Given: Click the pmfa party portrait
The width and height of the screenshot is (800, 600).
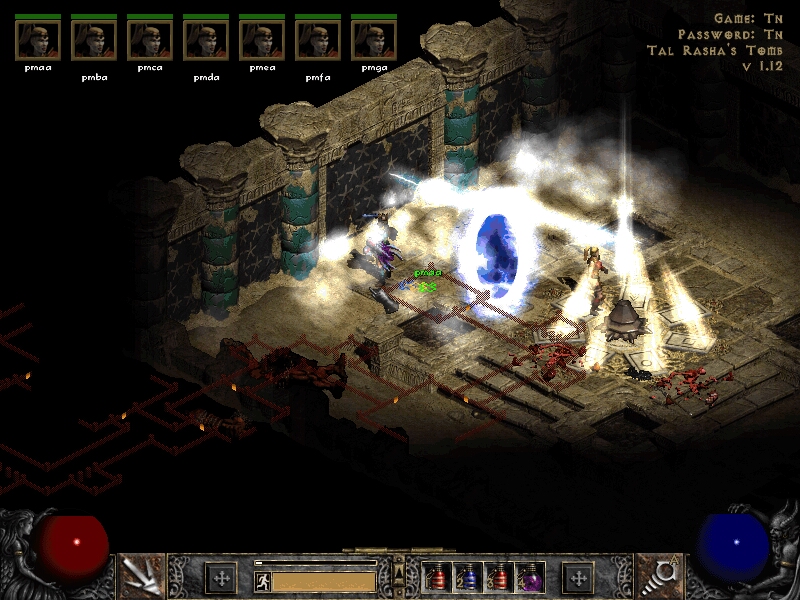Looking at the screenshot, I should (318, 40).
